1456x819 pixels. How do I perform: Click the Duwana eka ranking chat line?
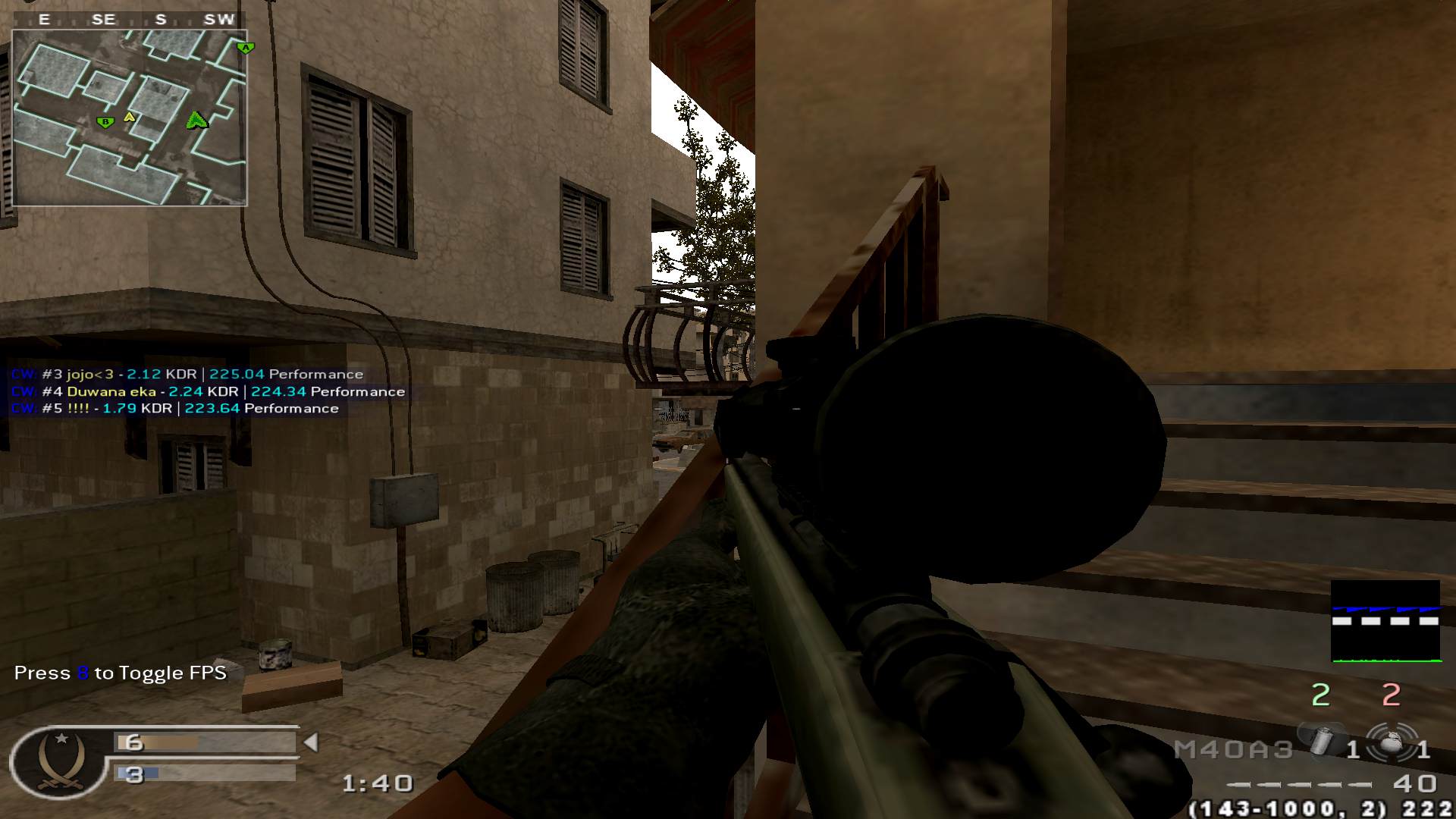click(208, 392)
